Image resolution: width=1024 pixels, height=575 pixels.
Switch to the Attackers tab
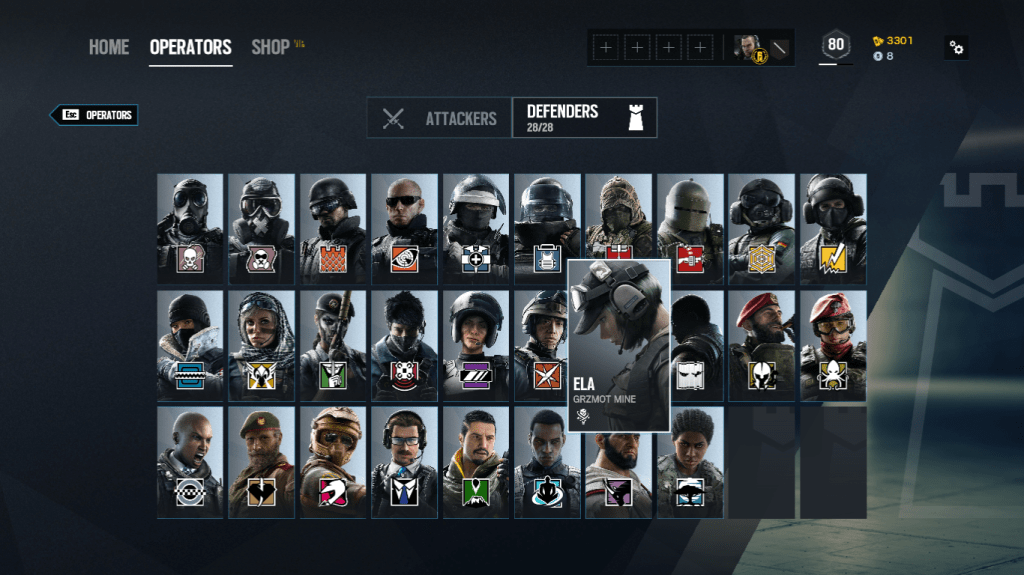coord(440,118)
